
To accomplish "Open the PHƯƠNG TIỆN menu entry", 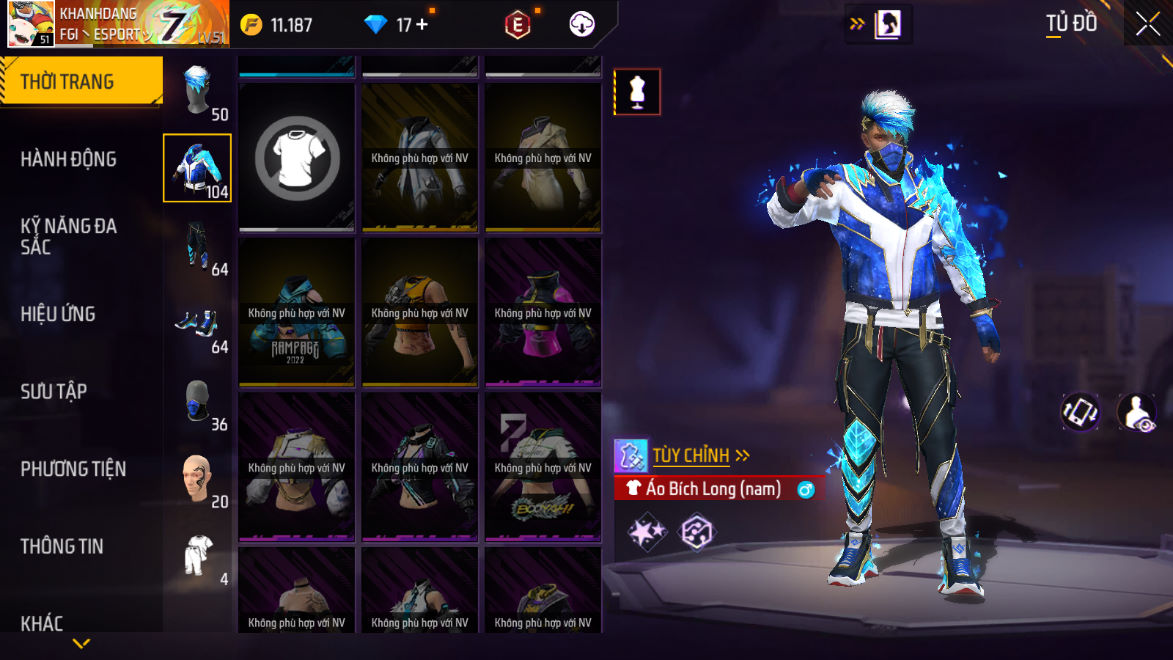I will [x=73, y=469].
